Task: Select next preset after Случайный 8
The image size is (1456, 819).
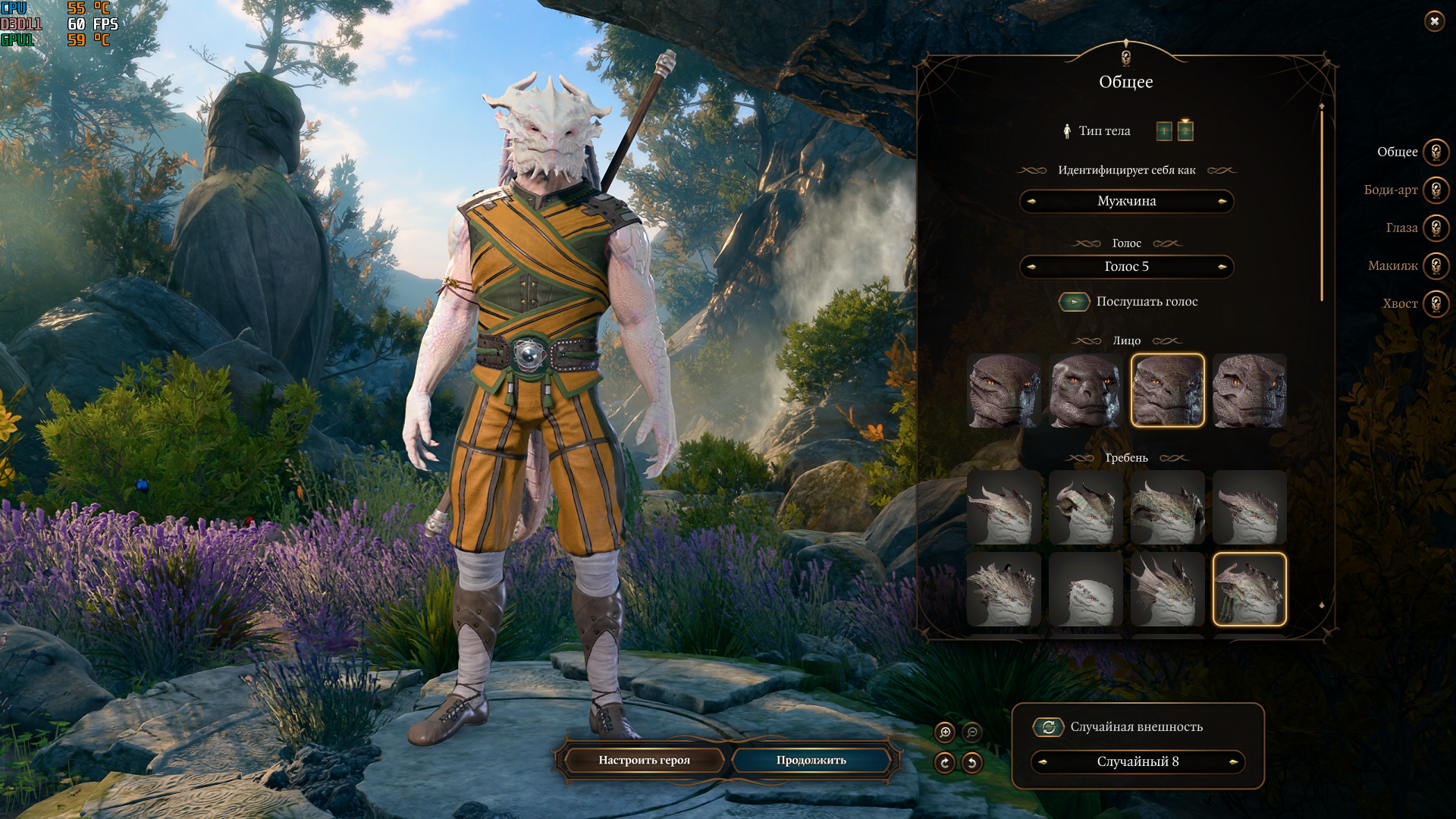Action: pos(1233,762)
